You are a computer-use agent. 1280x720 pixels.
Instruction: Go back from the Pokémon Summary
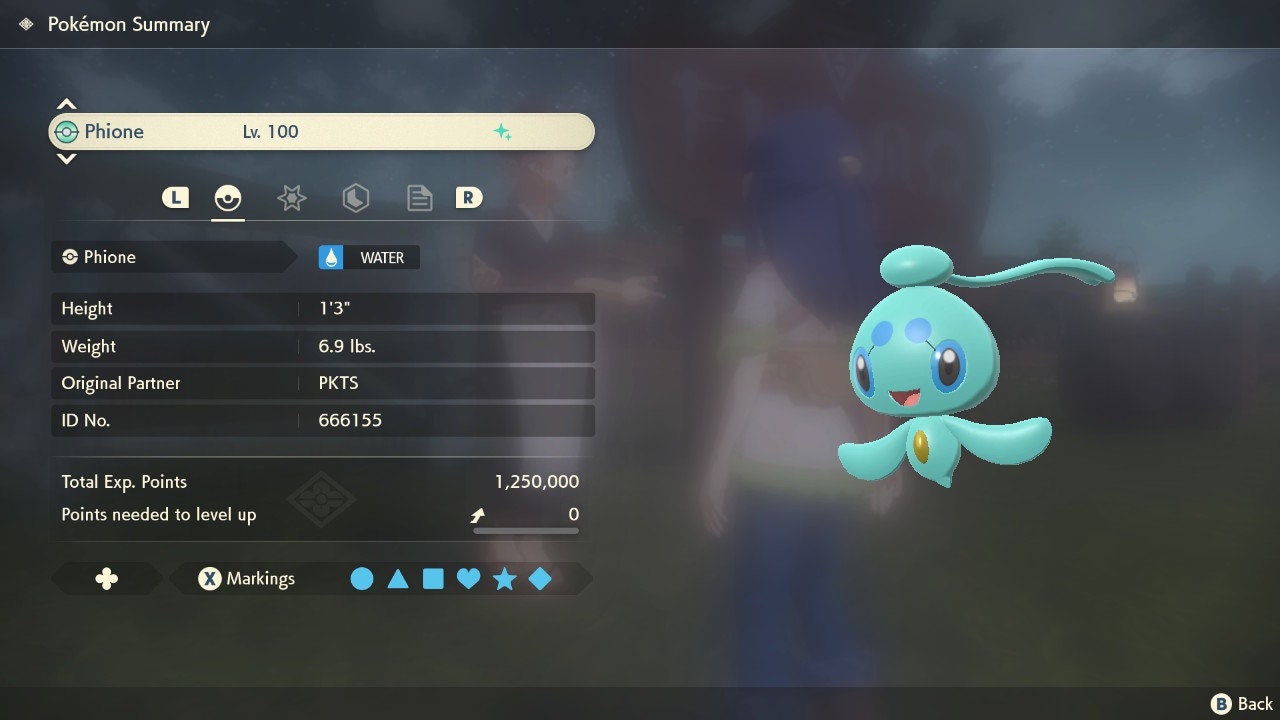tap(1243, 704)
